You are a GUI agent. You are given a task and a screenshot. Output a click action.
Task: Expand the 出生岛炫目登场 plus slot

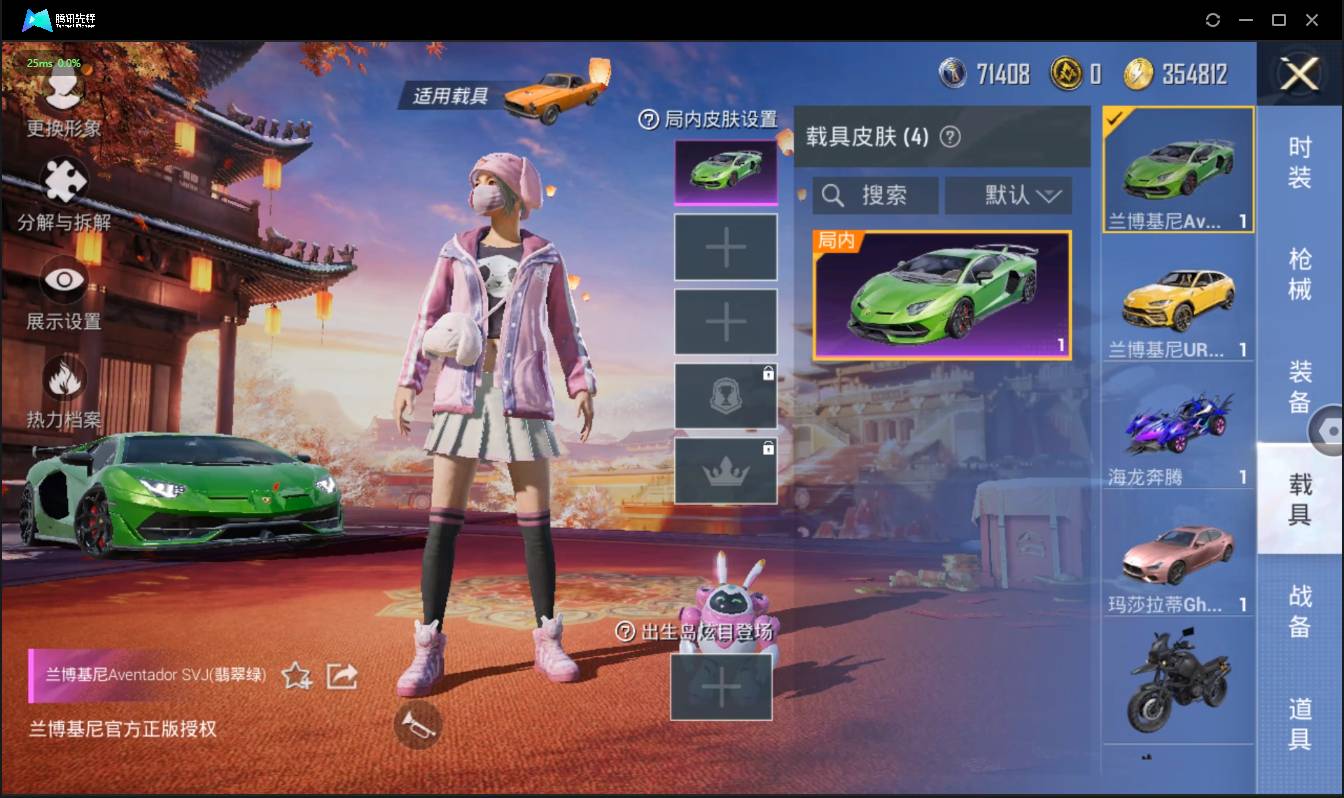722,688
